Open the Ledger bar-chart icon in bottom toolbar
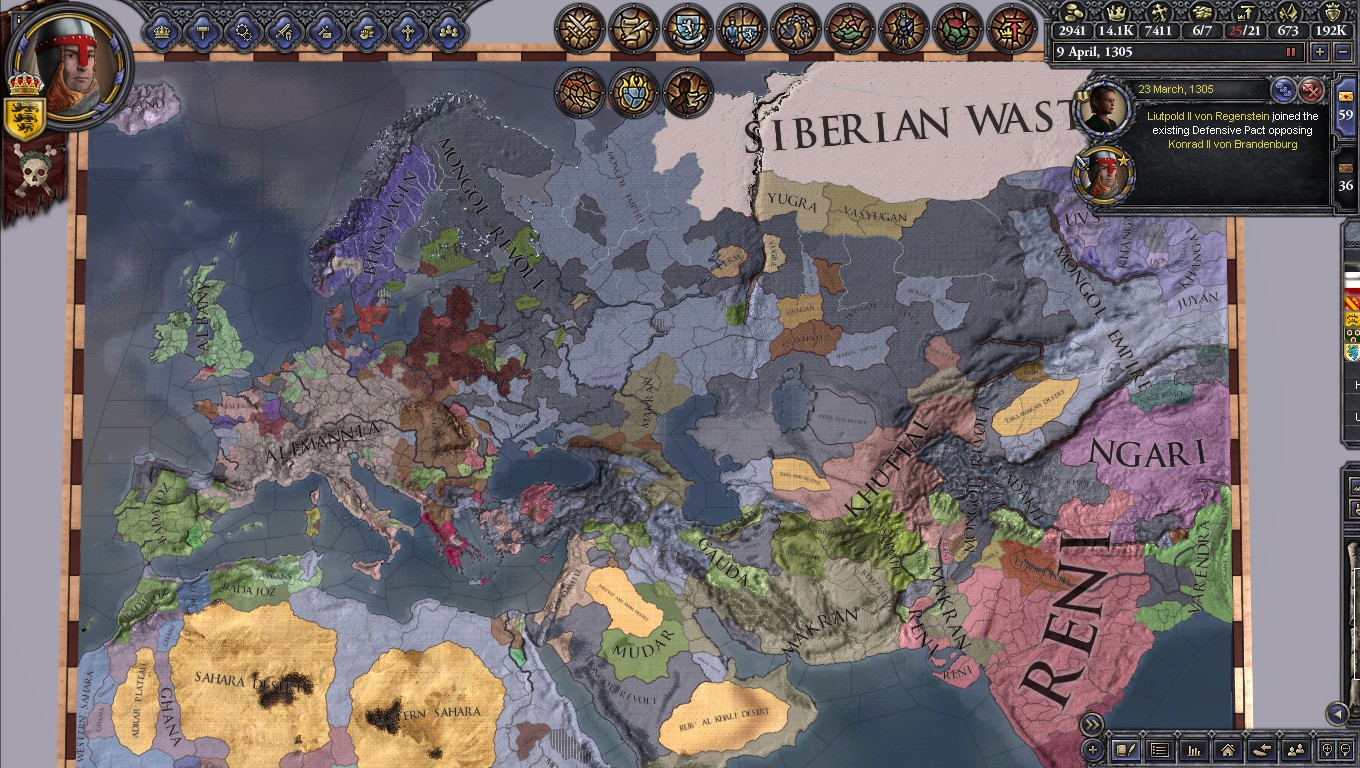Viewport: 1360px width, 768px height. [x=1195, y=750]
